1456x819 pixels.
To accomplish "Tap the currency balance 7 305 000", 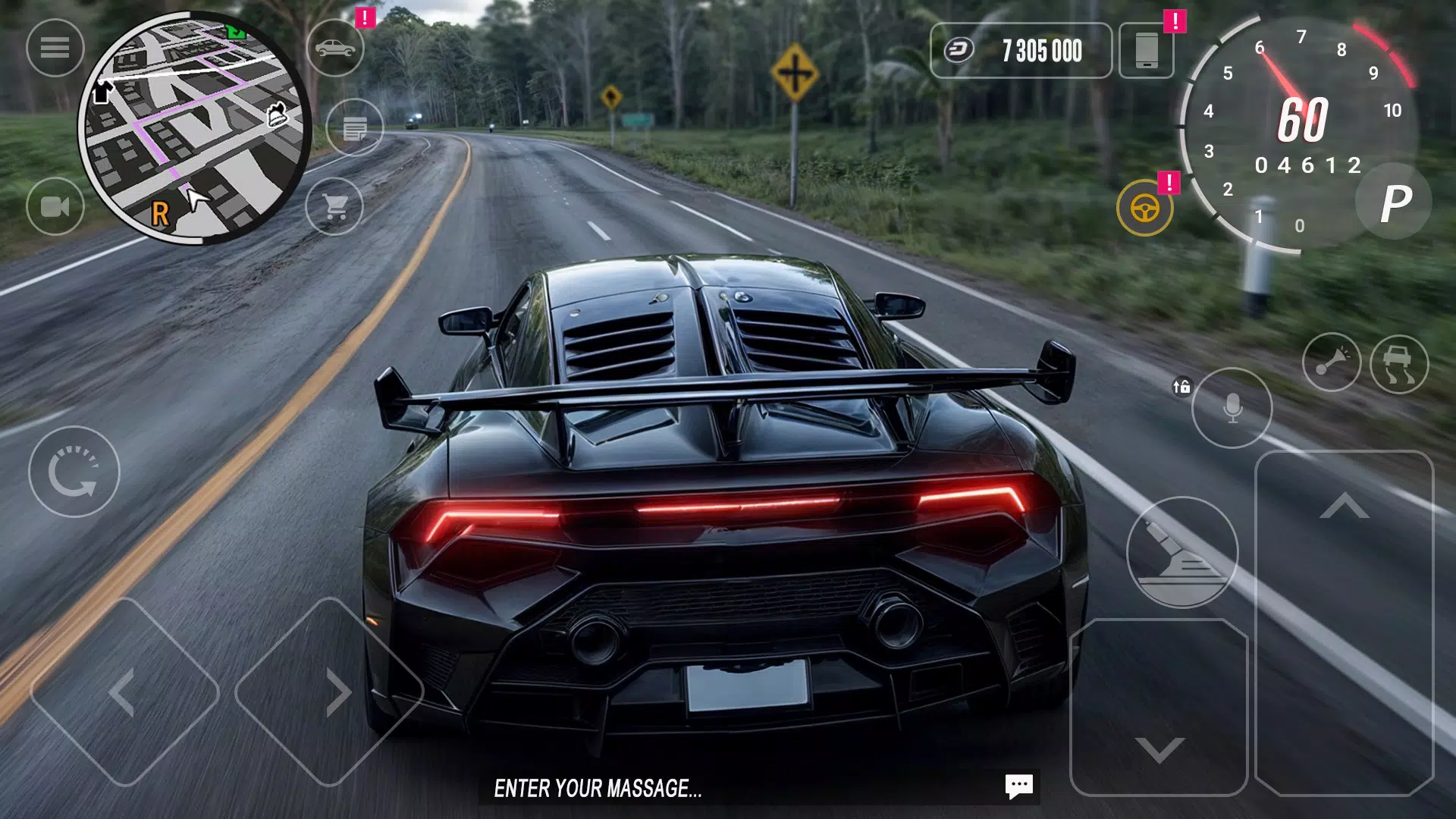I will point(1021,51).
